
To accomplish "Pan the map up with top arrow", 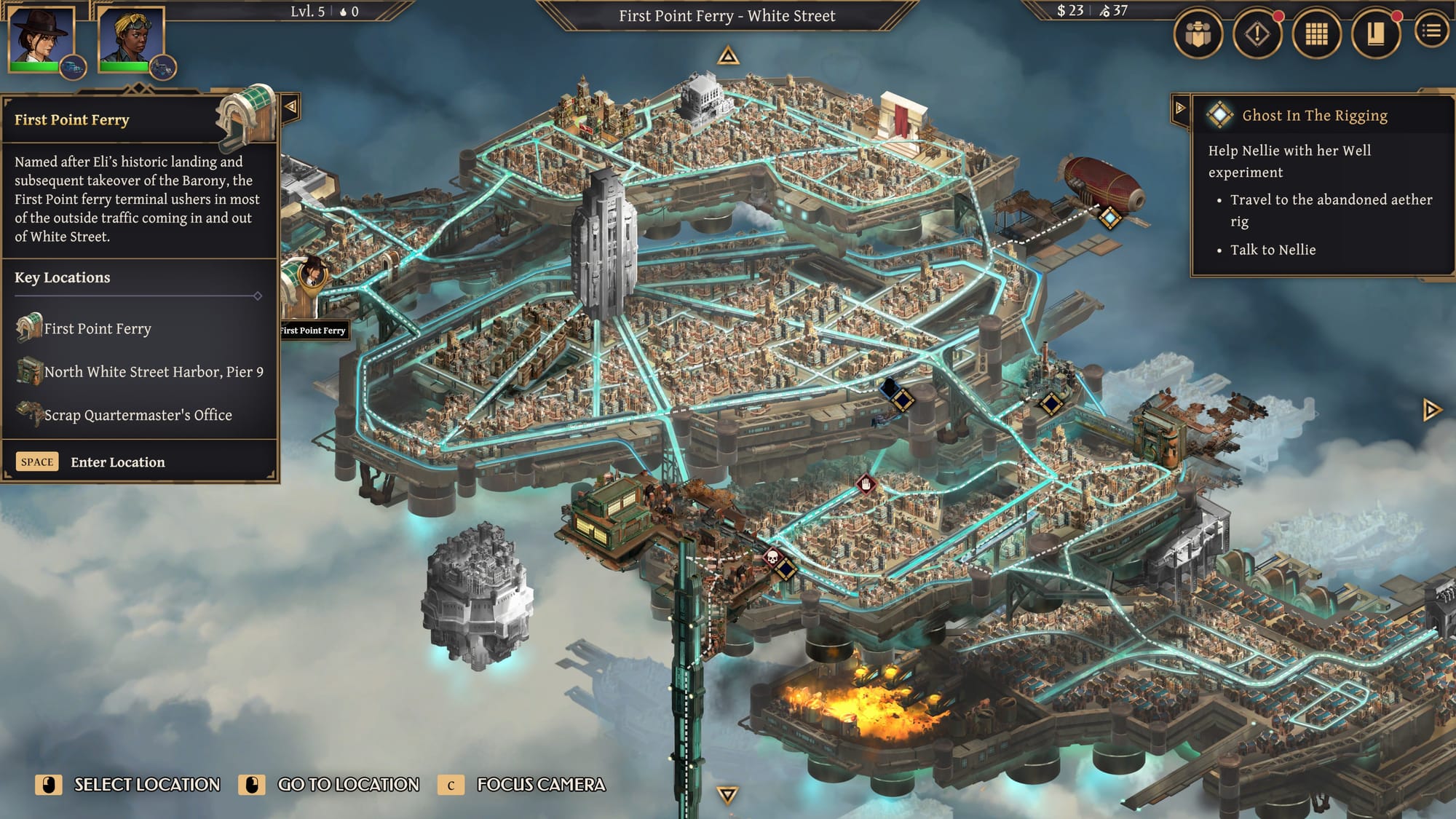I will click(x=728, y=56).
